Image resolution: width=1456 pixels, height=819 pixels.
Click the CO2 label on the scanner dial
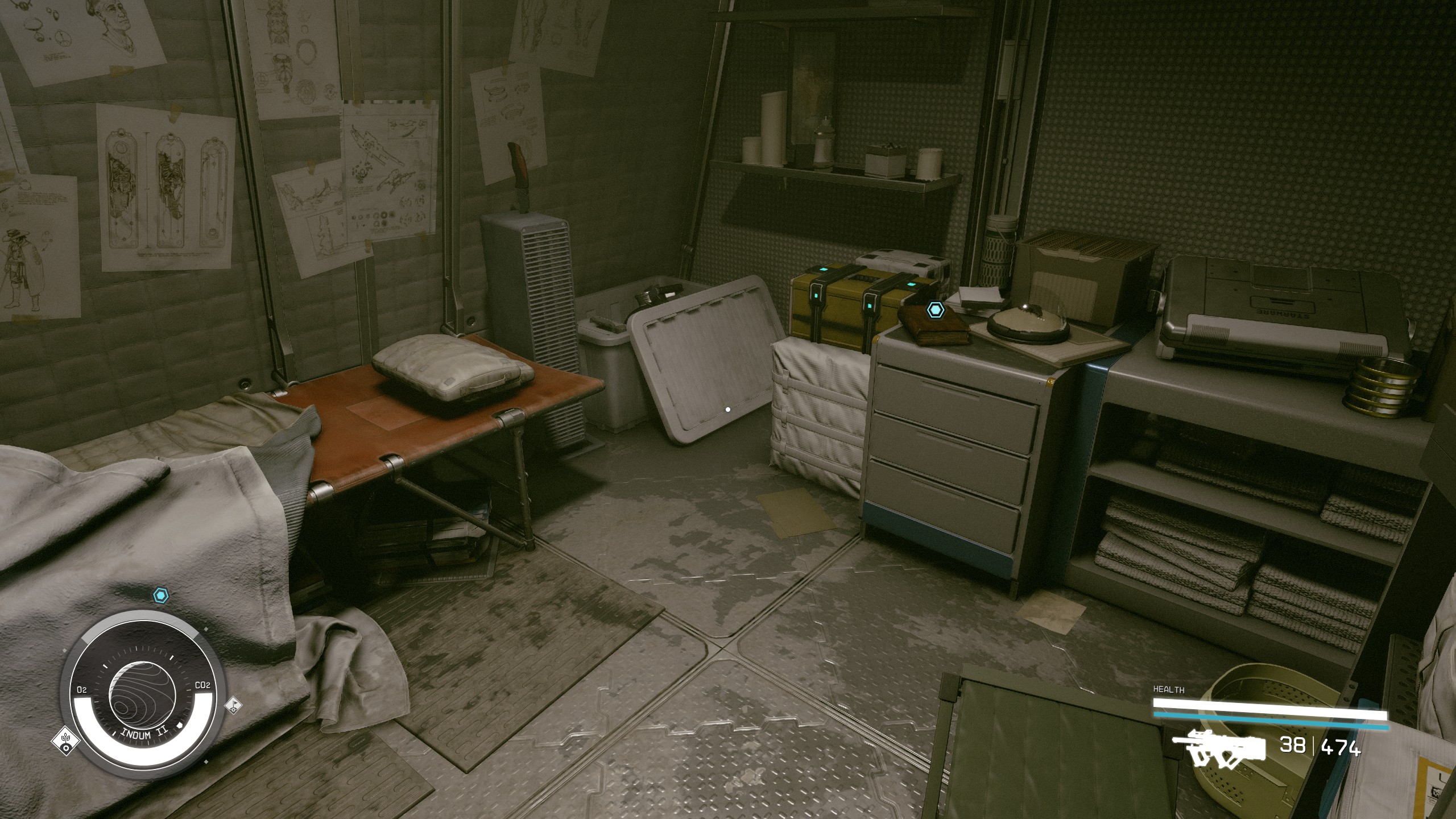click(203, 684)
